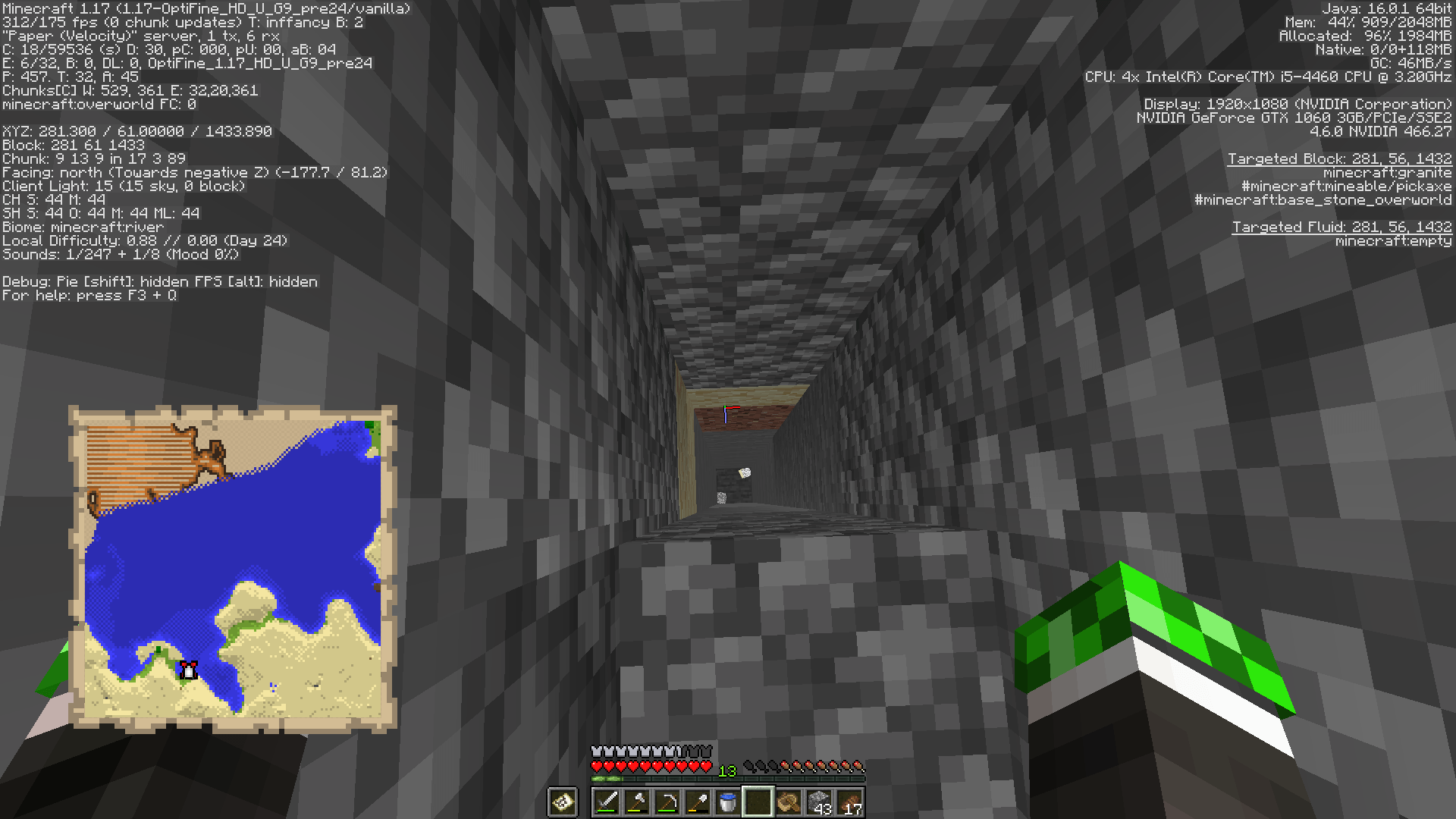This screenshot has width=1456, height=819.
Task: Click the first heart in the health bar
Action: 596,766
